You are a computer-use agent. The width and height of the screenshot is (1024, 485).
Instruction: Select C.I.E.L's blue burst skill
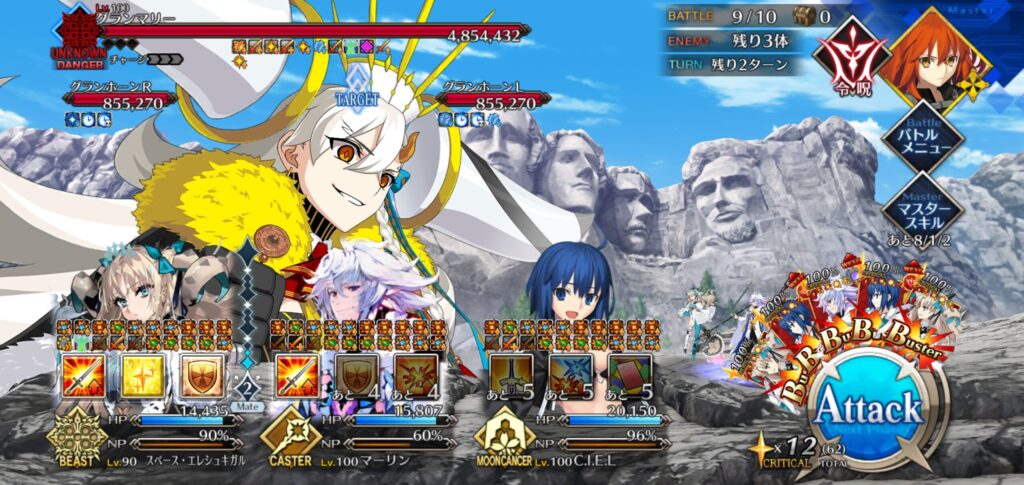[569, 376]
